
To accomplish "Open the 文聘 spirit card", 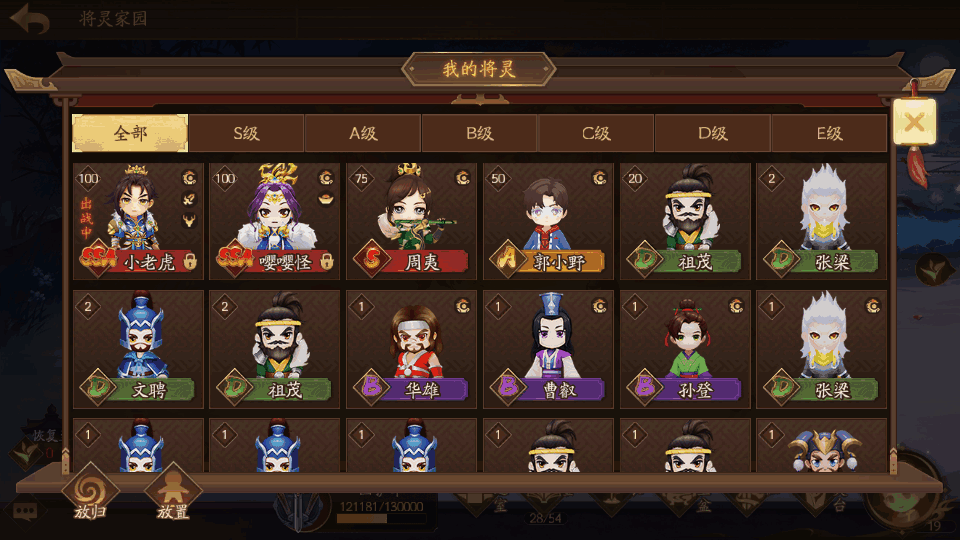I will point(138,349).
